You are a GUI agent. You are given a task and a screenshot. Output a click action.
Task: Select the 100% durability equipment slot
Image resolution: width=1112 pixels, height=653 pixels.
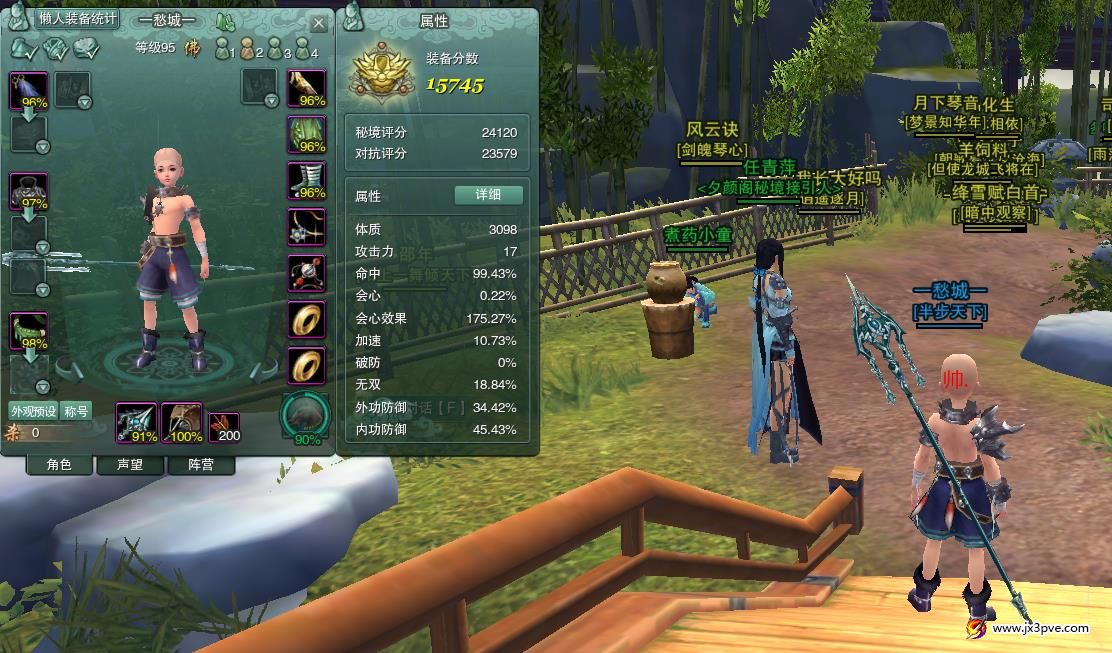[x=181, y=422]
